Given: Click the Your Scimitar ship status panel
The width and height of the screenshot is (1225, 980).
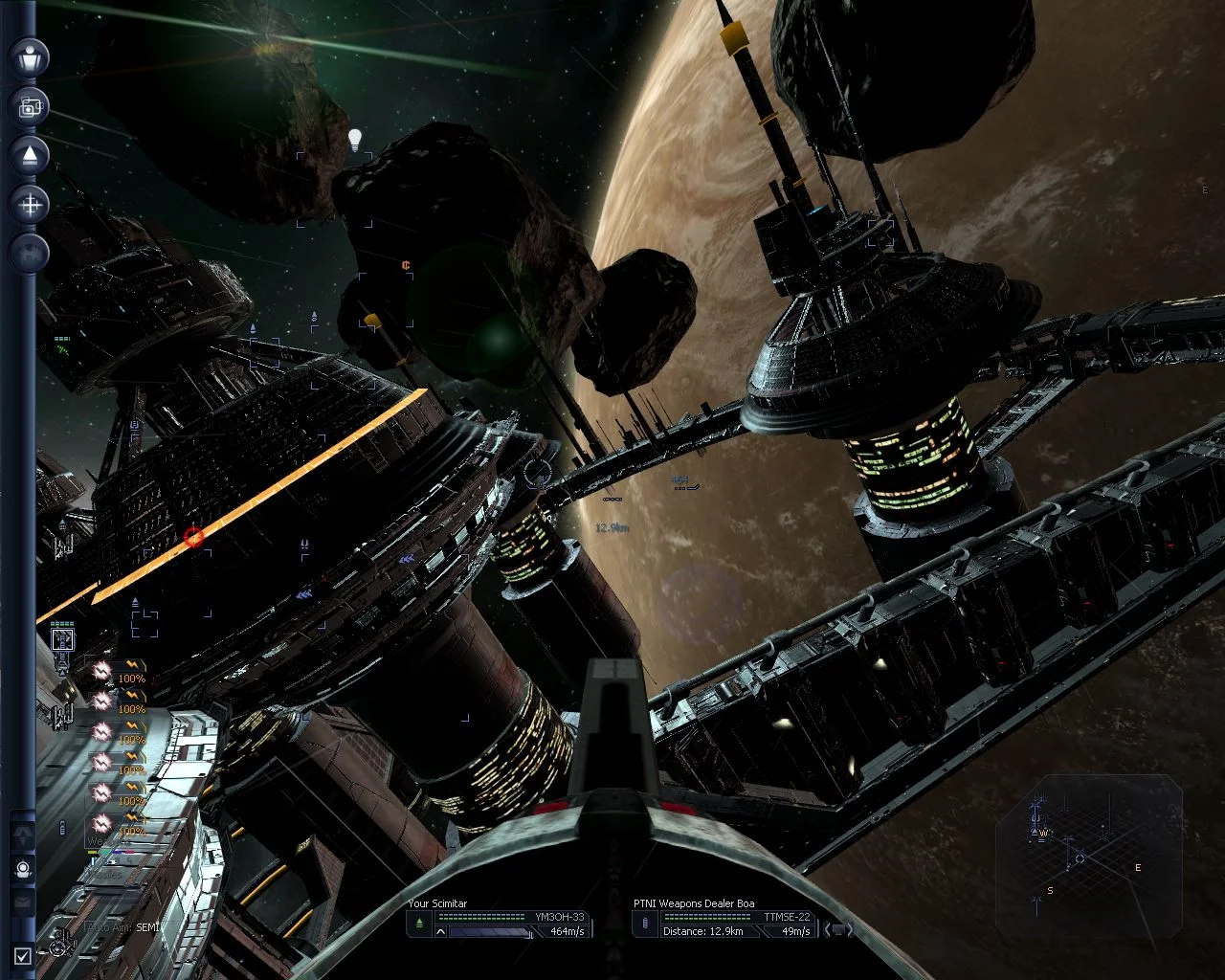Looking at the screenshot, I should tap(500, 918).
